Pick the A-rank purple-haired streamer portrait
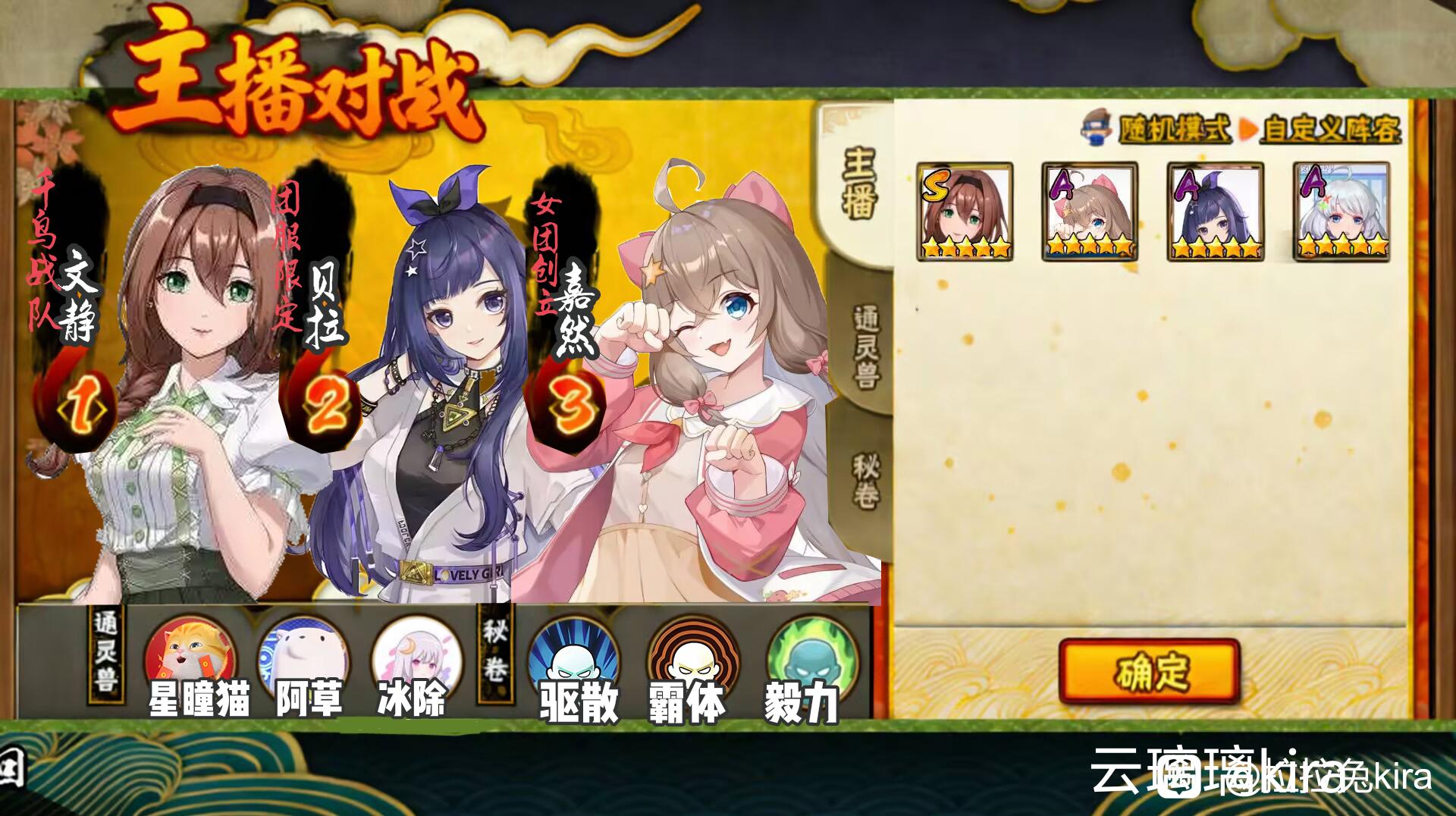This screenshot has width=1456, height=816. pyautogui.click(x=1215, y=212)
